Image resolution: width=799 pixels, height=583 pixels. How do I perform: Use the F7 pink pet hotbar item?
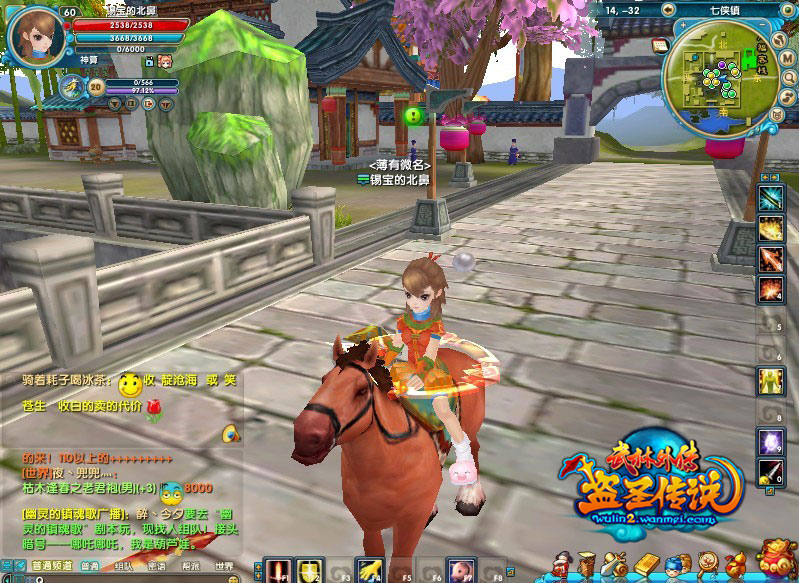click(459, 569)
